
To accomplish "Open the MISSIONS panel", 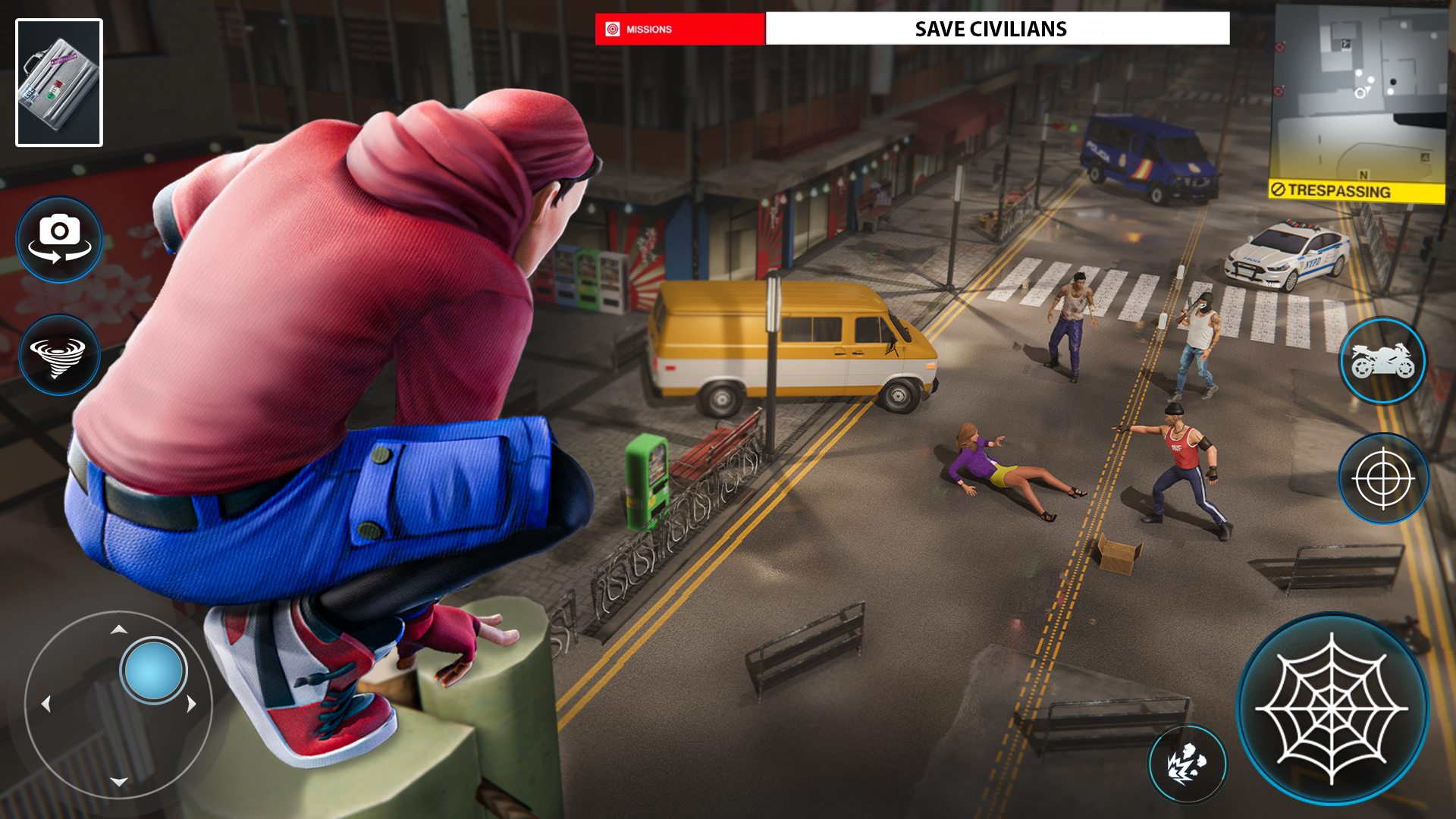I will [680, 29].
